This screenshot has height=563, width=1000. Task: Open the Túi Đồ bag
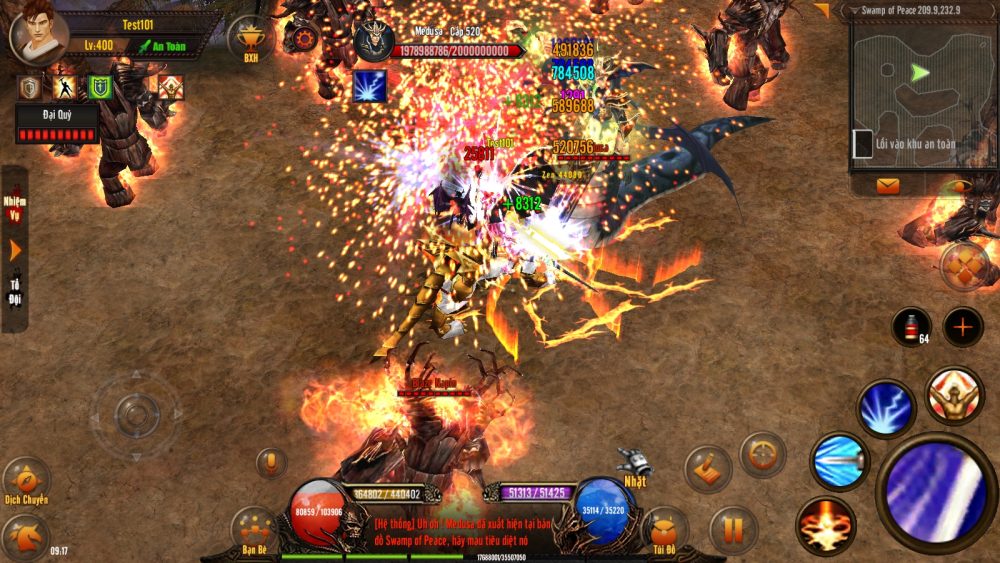coord(665,529)
